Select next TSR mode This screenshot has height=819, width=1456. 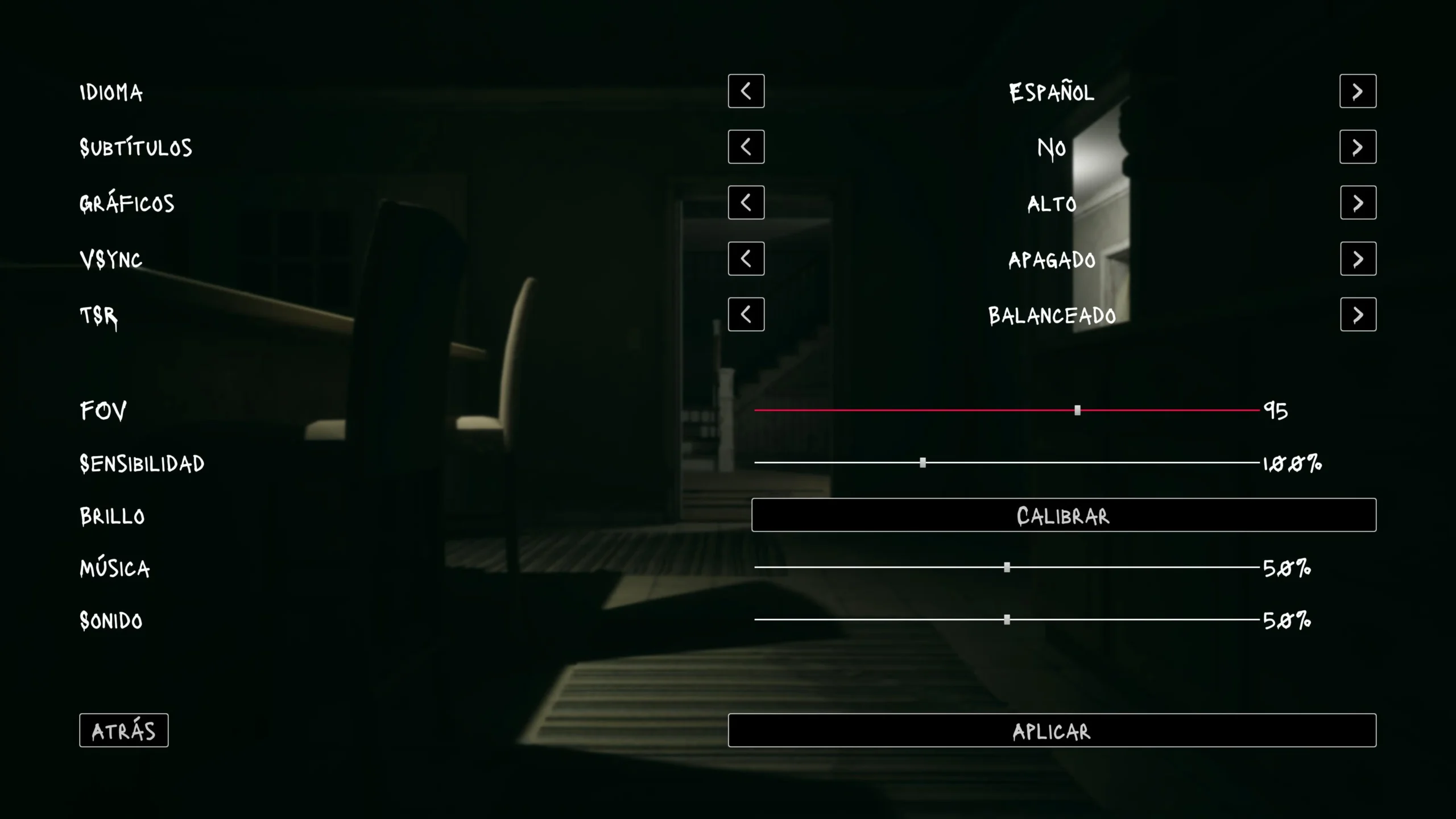1358,315
